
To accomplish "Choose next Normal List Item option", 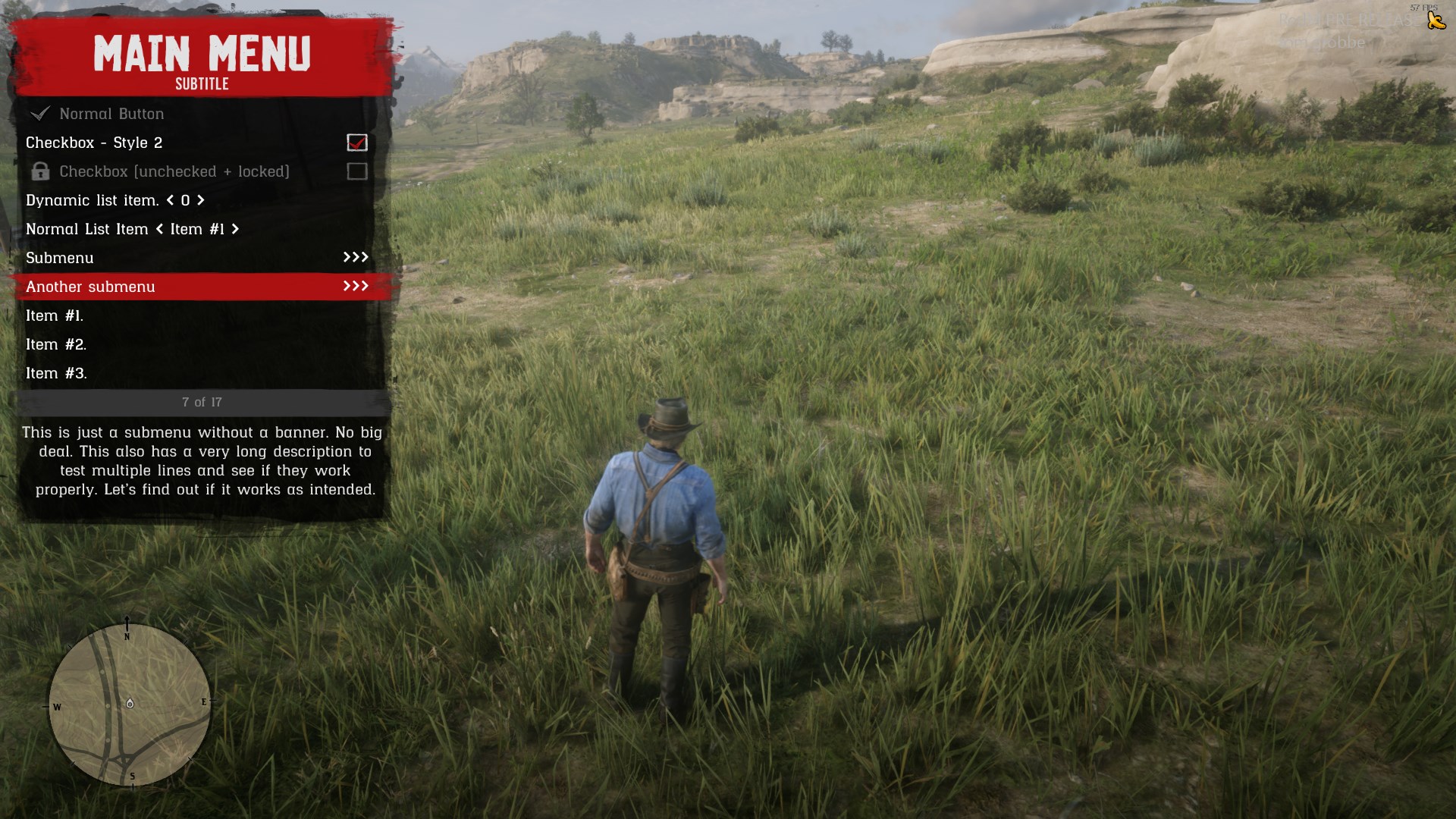I will point(235,229).
